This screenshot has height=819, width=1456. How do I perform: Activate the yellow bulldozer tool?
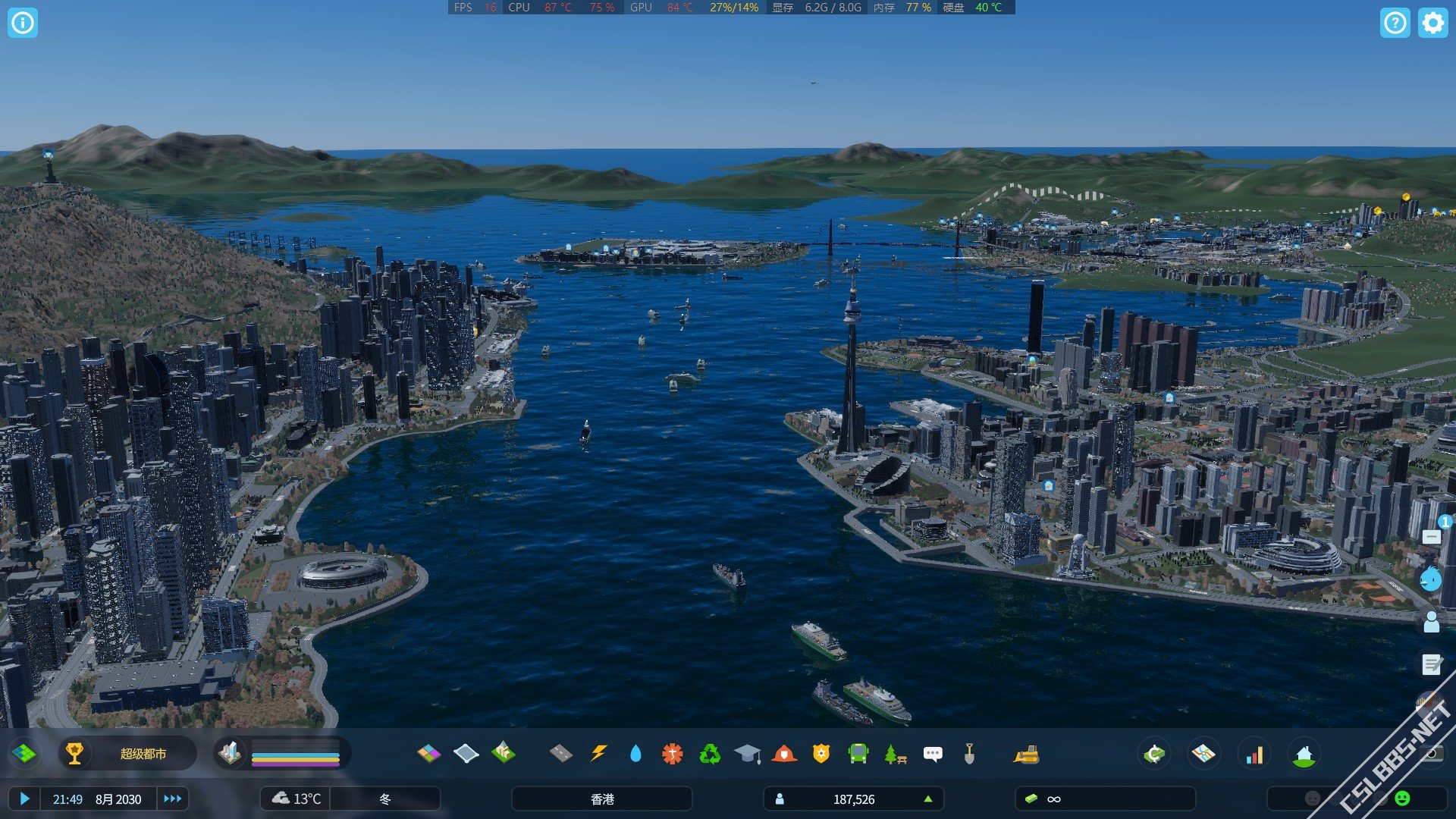point(1026,754)
